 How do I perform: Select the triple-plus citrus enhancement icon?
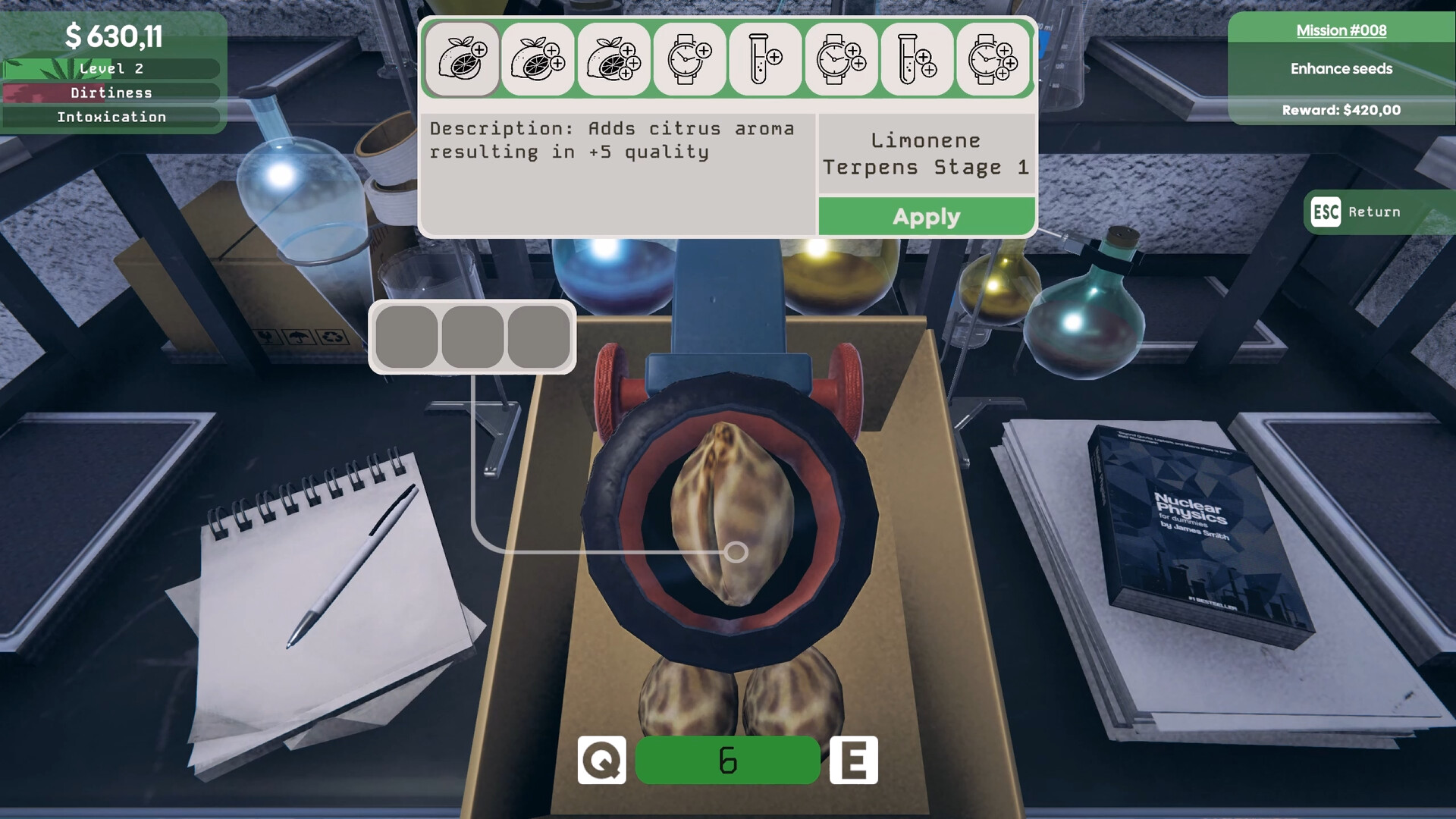[613, 58]
